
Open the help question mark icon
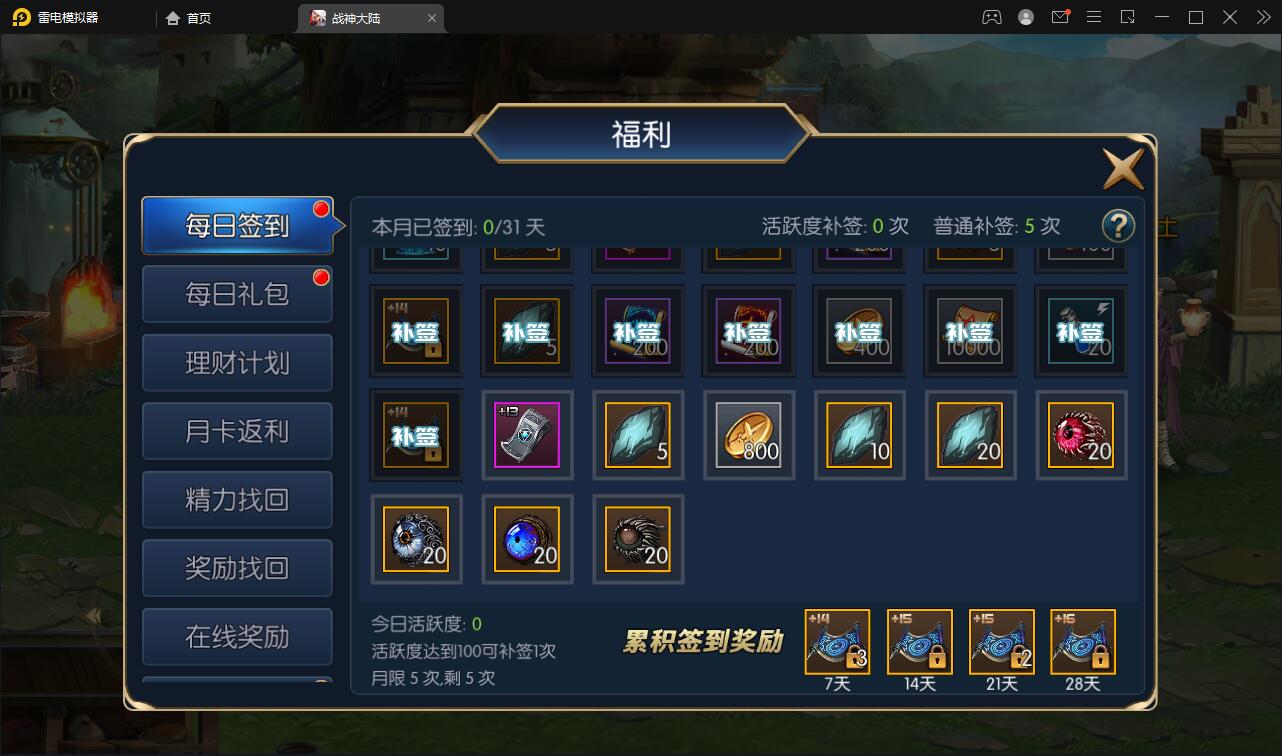click(1118, 226)
